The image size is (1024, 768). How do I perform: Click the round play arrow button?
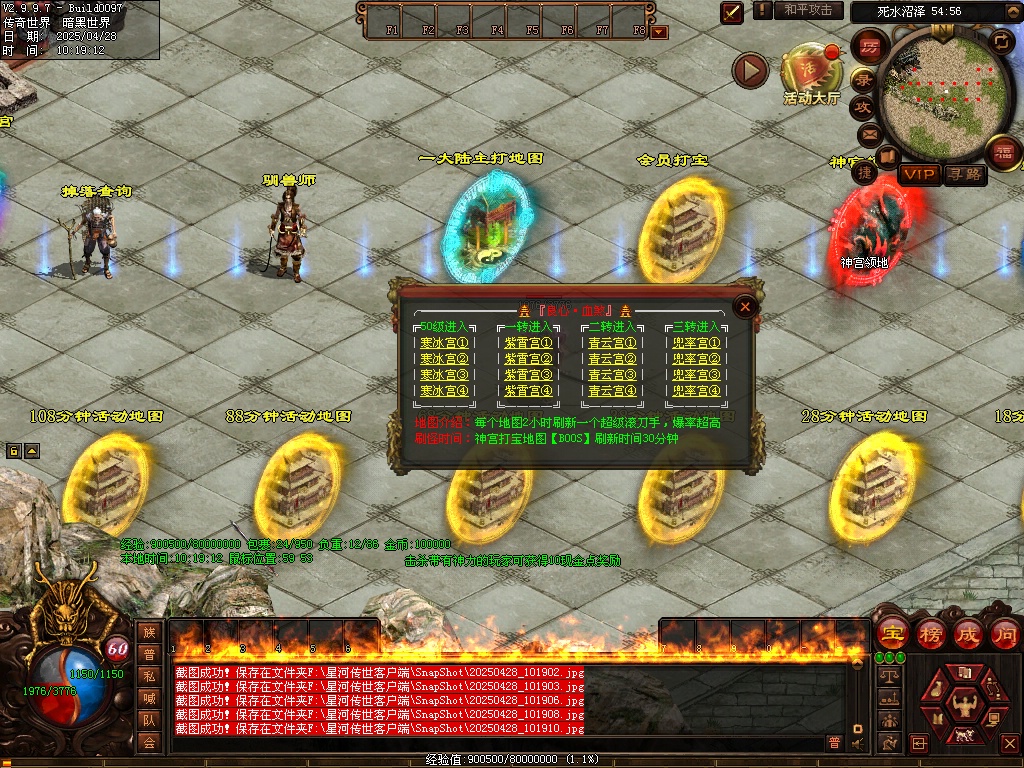[x=750, y=70]
